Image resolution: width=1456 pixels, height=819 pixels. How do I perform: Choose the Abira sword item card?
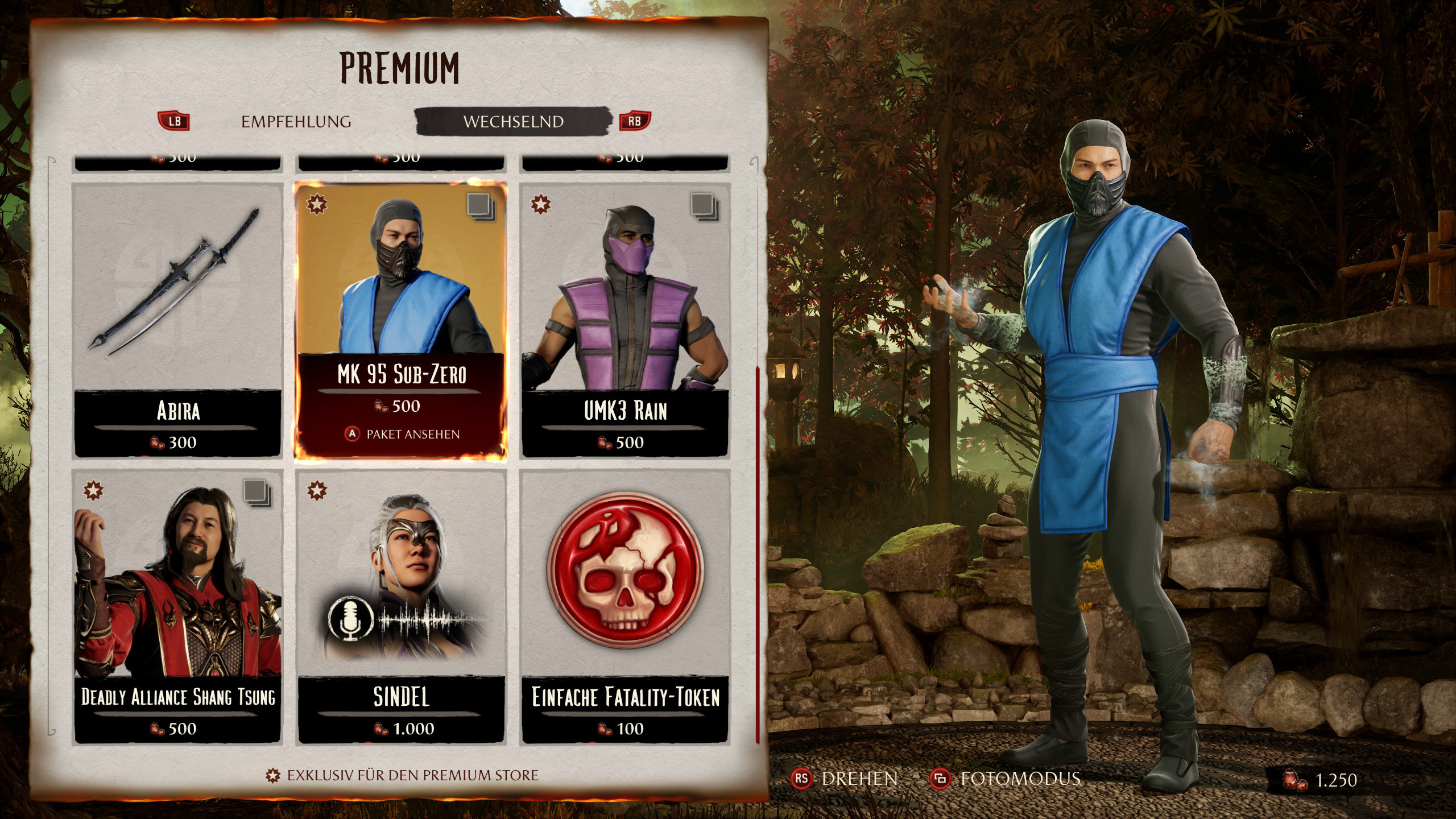point(178,320)
